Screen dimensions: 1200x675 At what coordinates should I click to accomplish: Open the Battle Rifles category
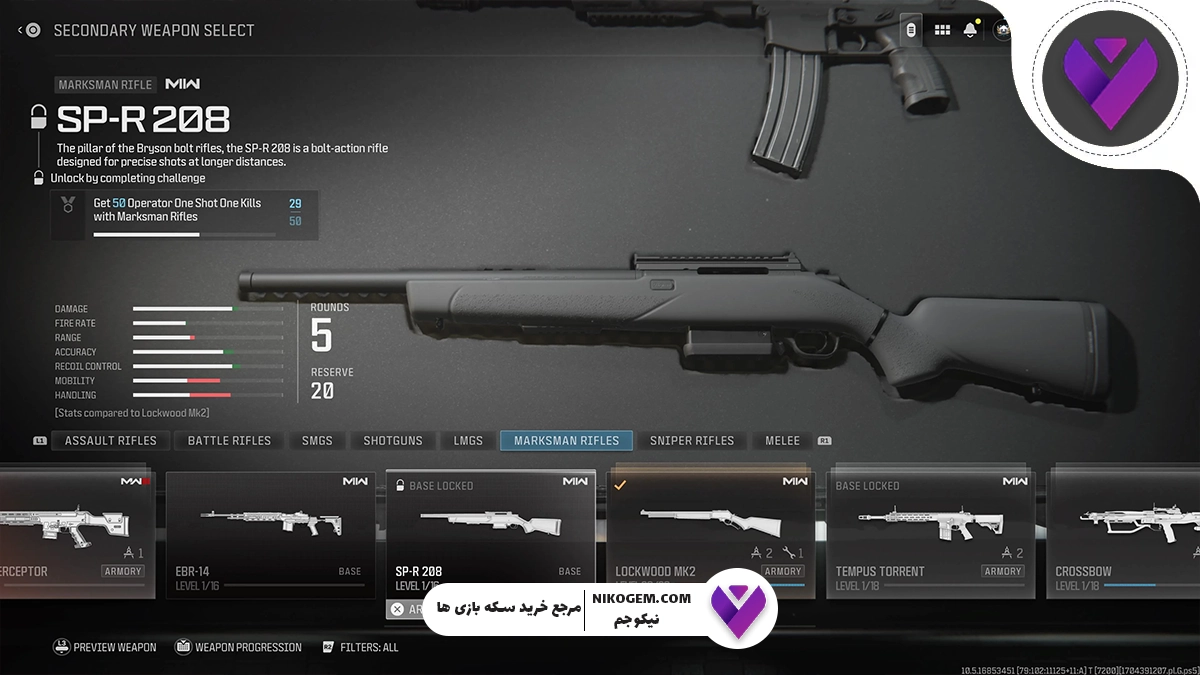pyautogui.click(x=229, y=441)
